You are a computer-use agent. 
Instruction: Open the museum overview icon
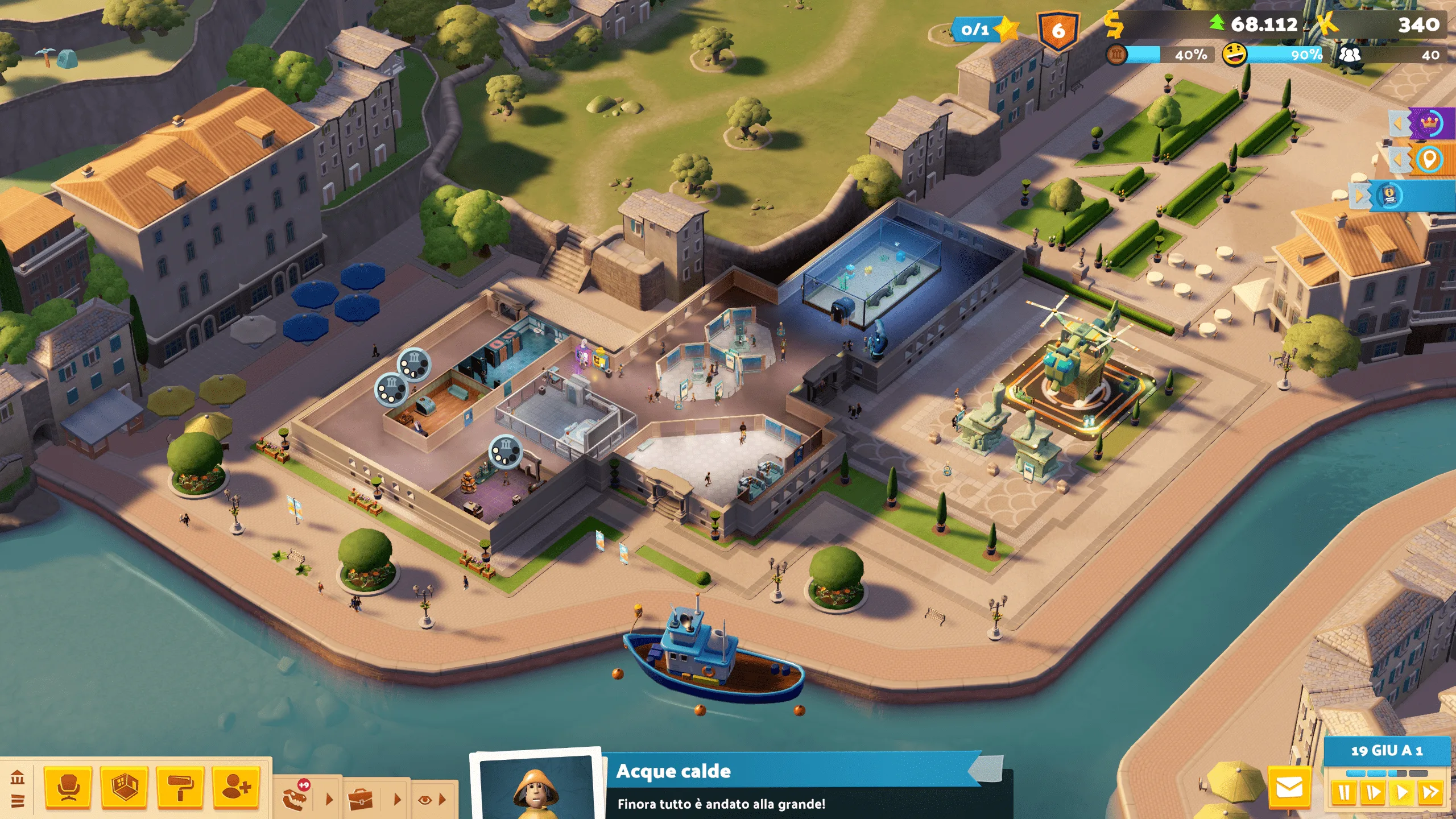pos(18,776)
